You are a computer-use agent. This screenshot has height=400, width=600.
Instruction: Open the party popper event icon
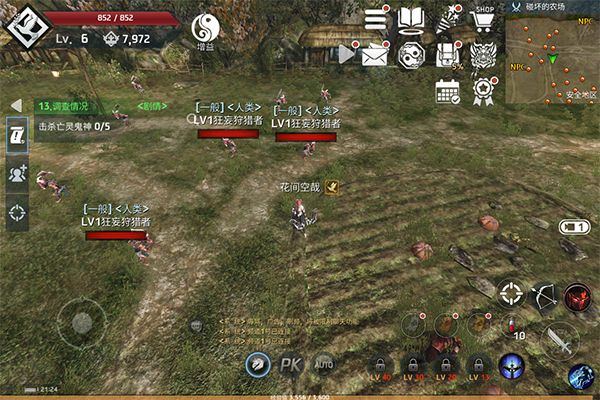click(x=449, y=19)
